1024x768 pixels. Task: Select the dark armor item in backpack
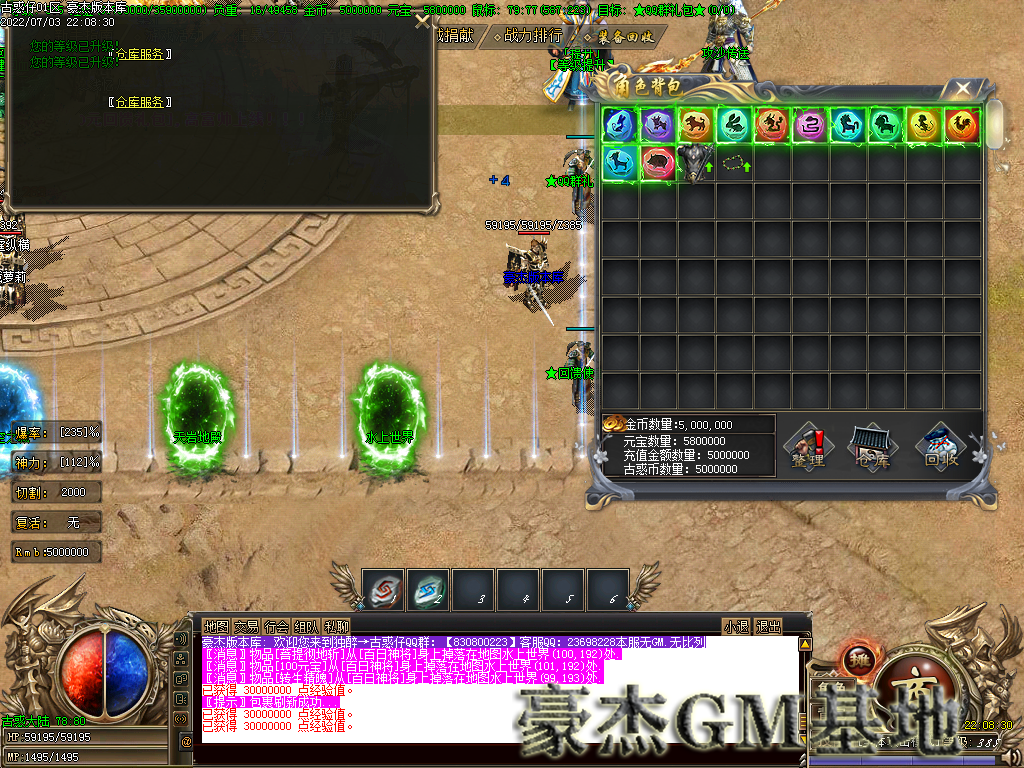695,162
